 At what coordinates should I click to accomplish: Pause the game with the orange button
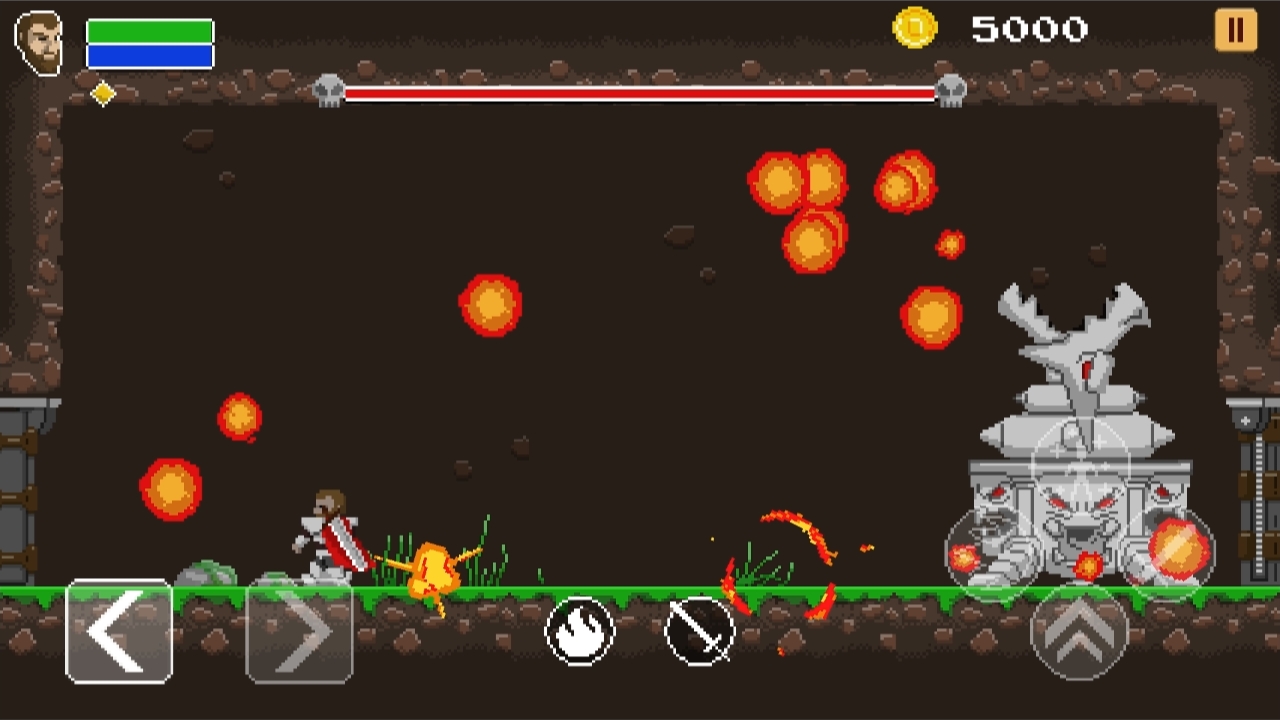click(x=1236, y=30)
